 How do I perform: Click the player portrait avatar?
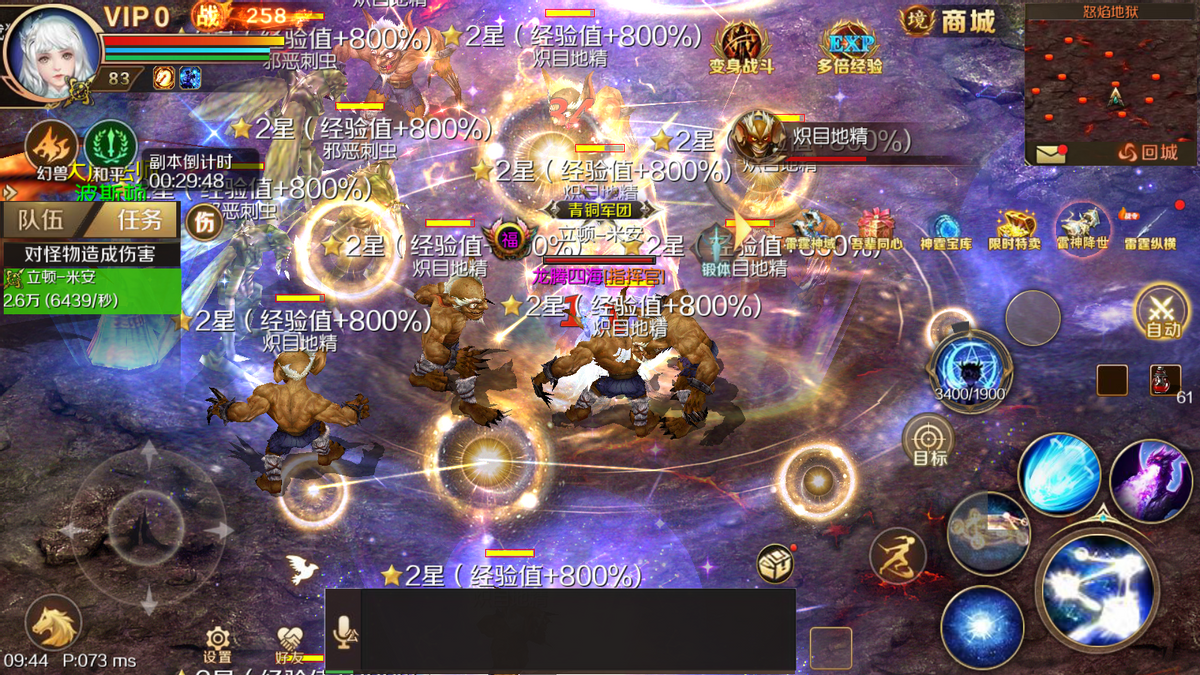click(50, 50)
